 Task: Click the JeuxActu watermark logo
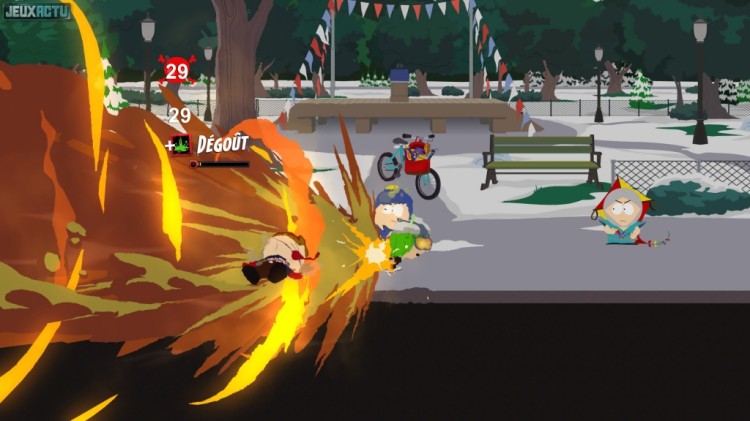tap(36, 12)
